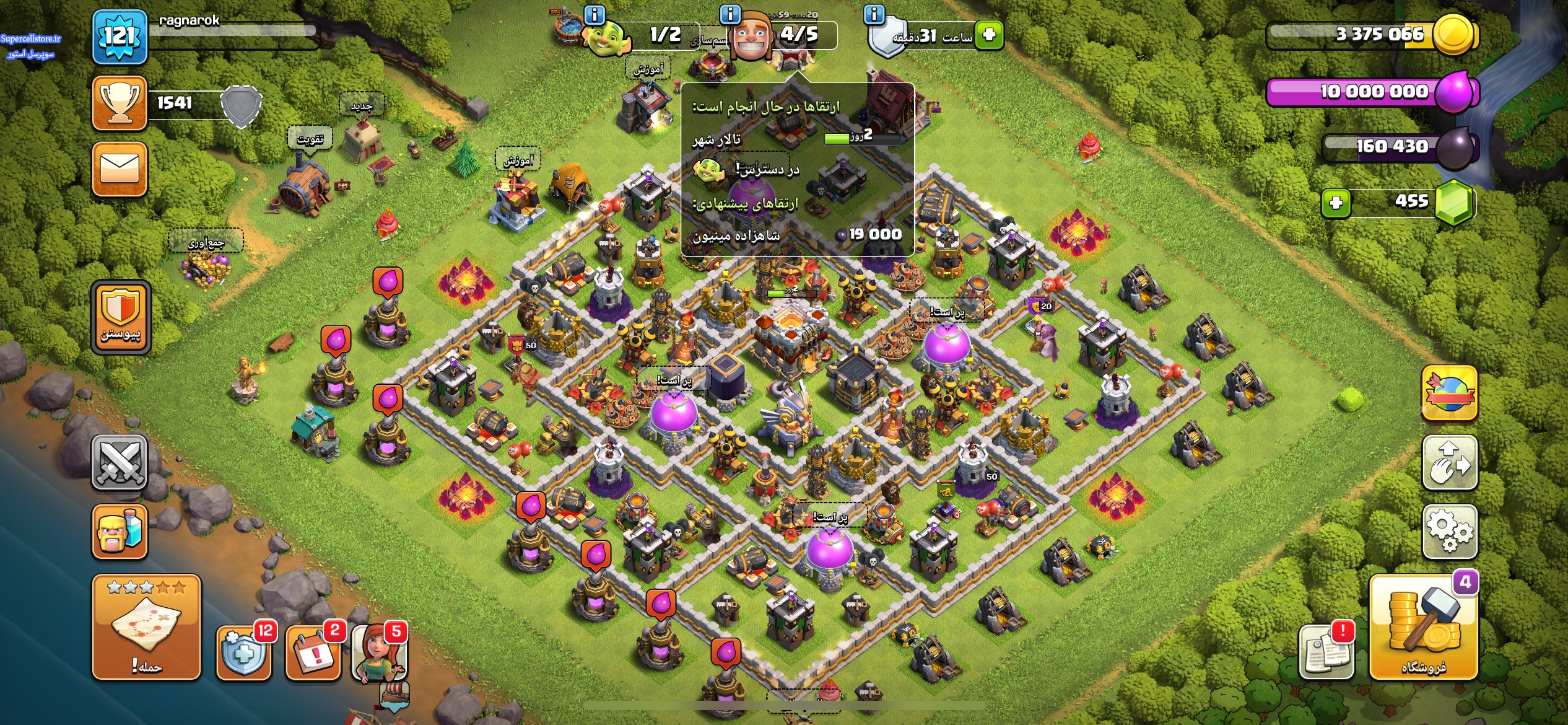Open the mailbox envelope button

120,169
